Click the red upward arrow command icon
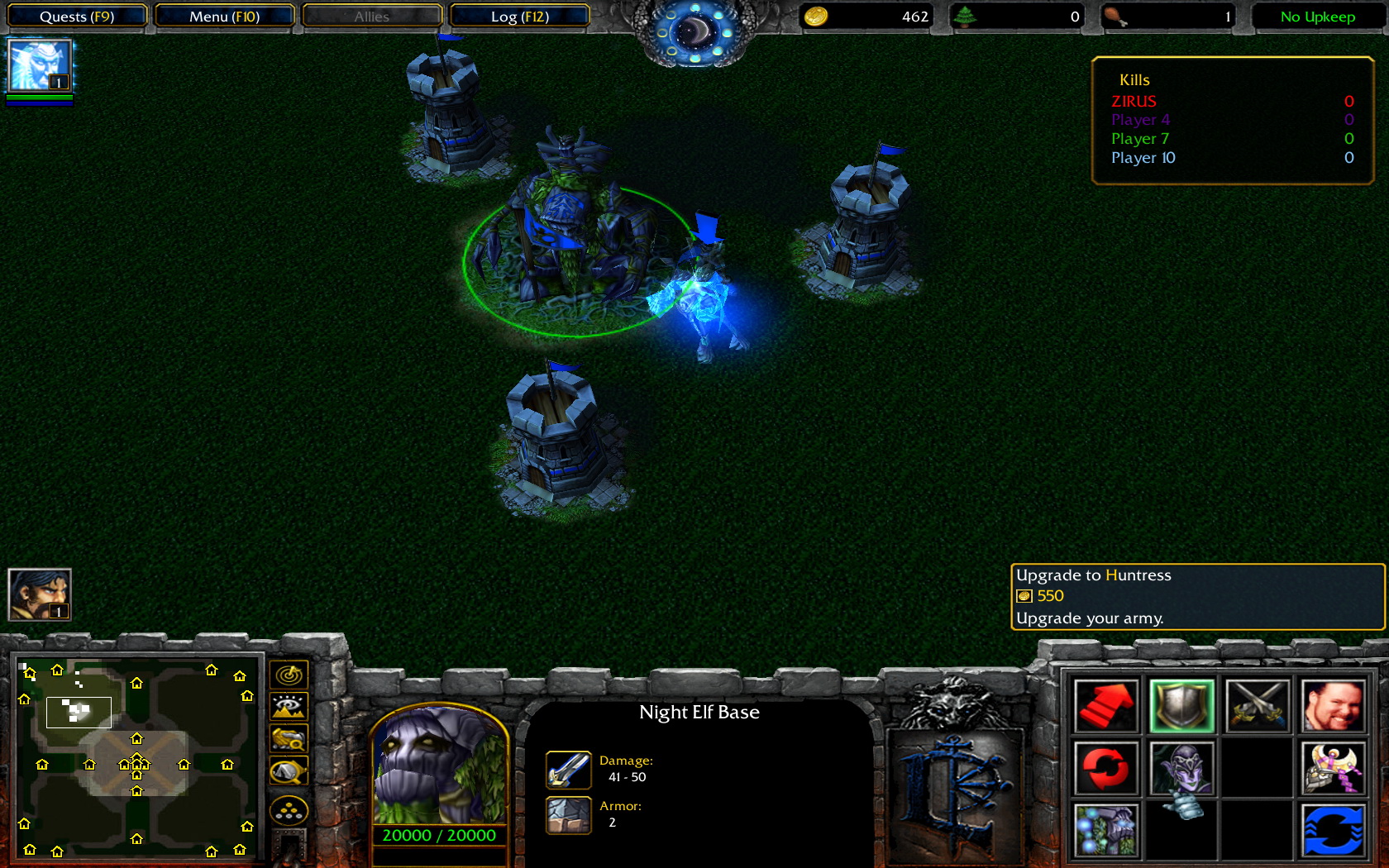1389x868 pixels. click(1106, 707)
